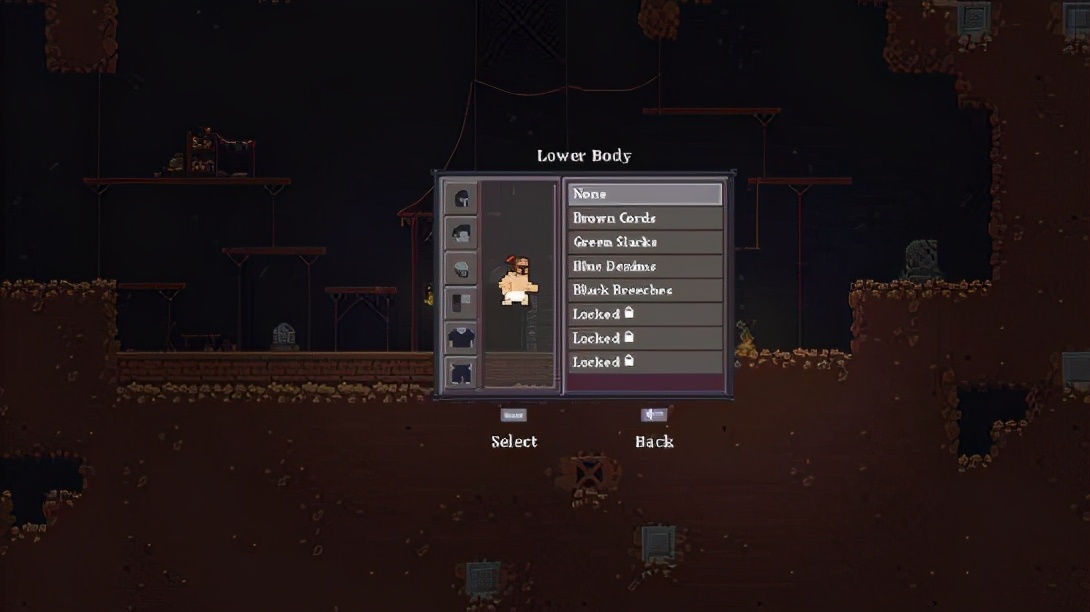The width and height of the screenshot is (1090, 612).
Task: Choose the Brown Cords pants
Action: (x=644, y=218)
